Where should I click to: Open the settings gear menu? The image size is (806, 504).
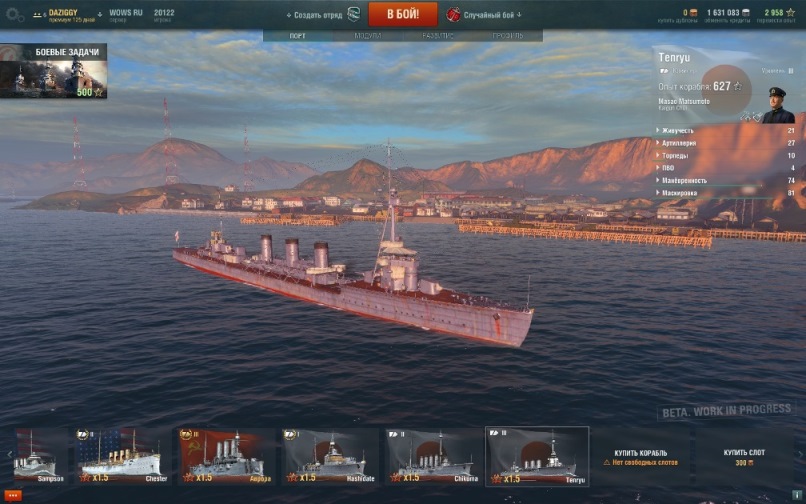(14, 15)
